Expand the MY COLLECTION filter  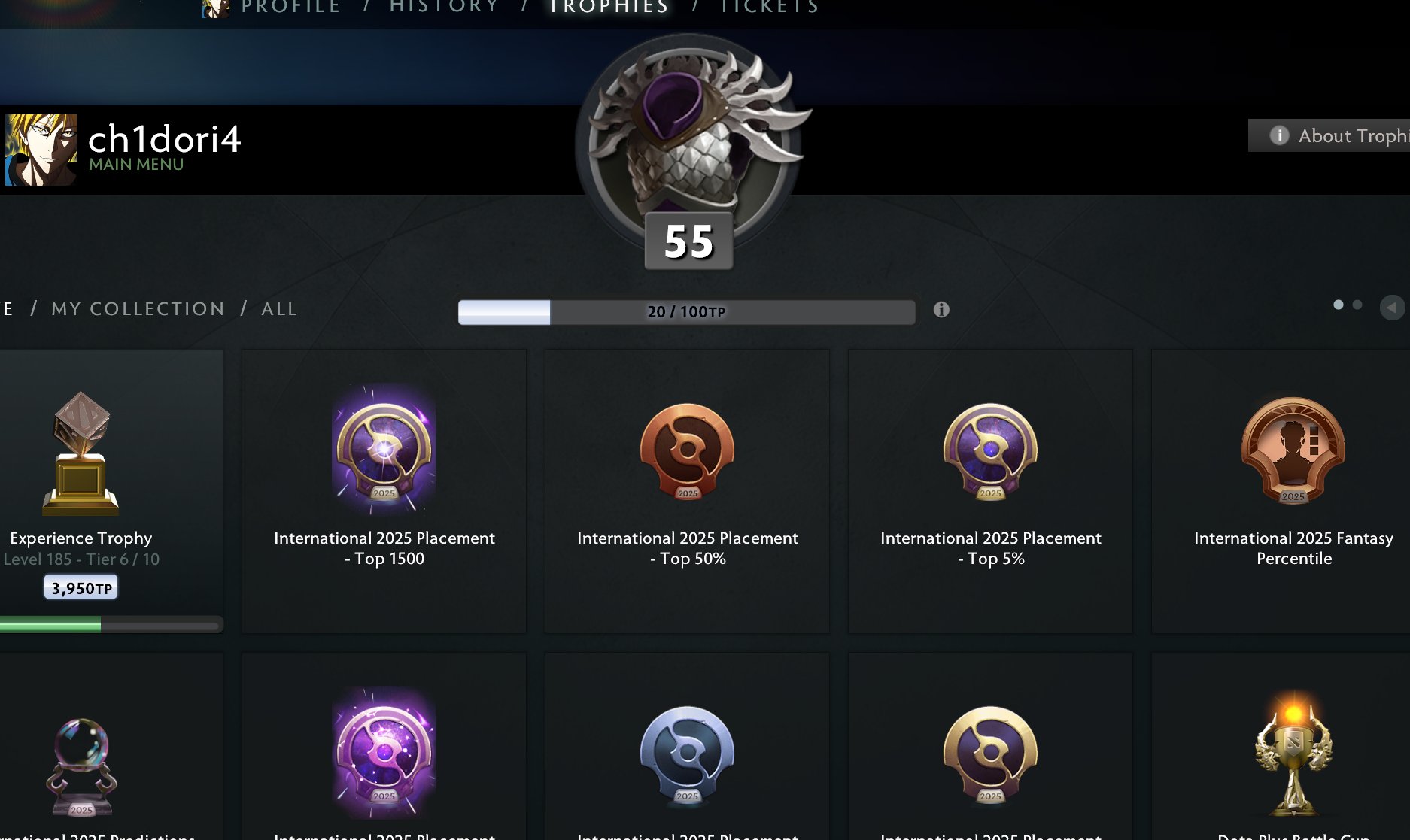click(x=137, y=308)
